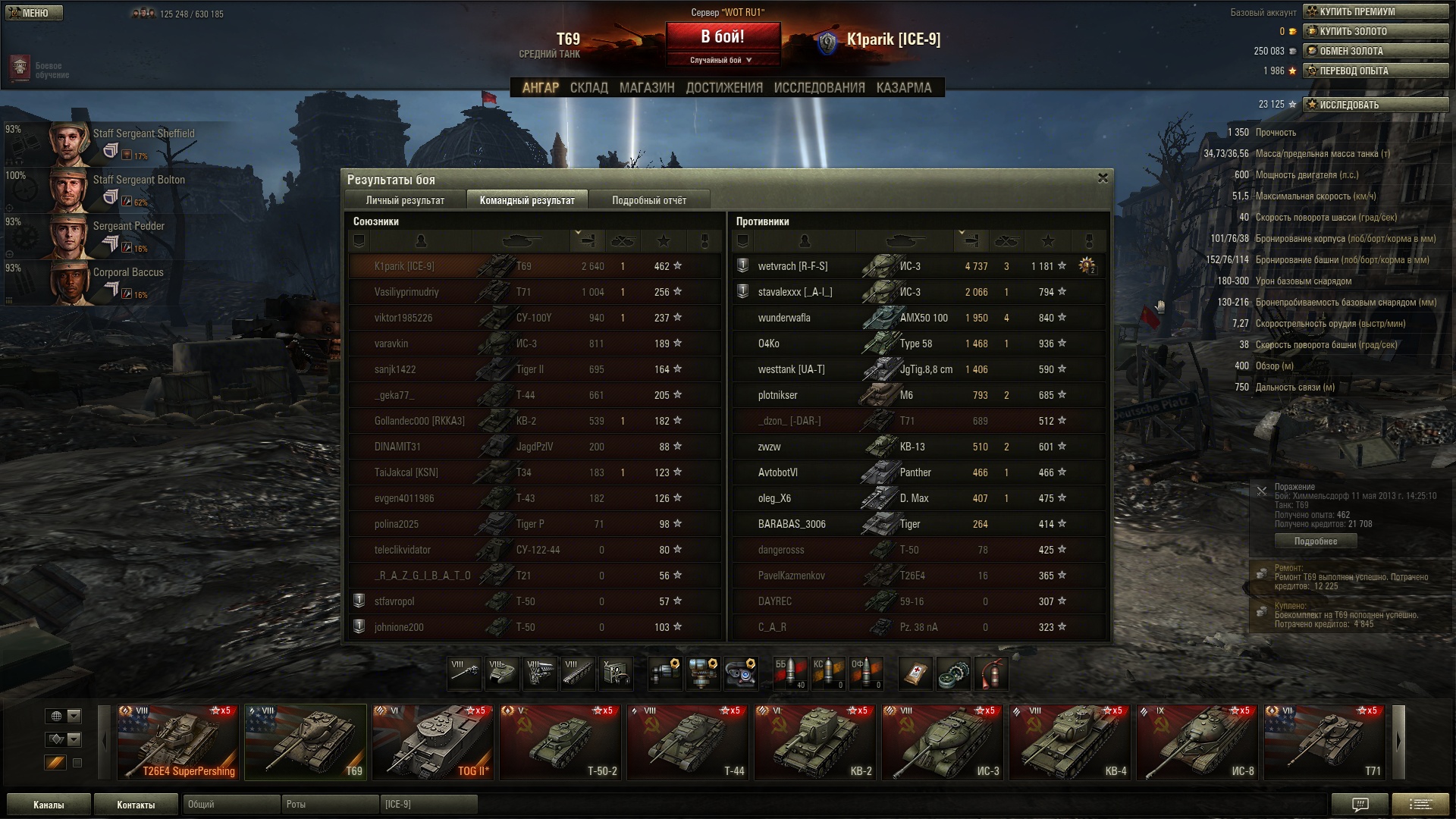Select the TOG II* tank in carousel
1456x819 pixels.
pyautogui.click(x=432, y=742)
